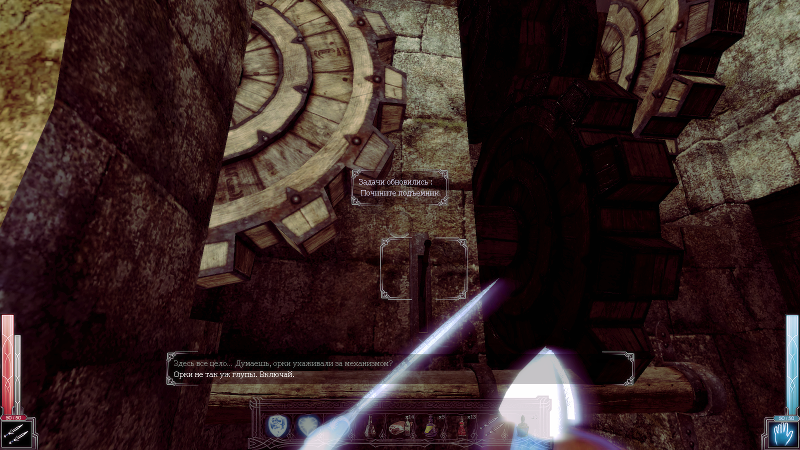Use the red potion in the hotbar
Viewport: 800px width, 450px height.
(x=463, y=427)
